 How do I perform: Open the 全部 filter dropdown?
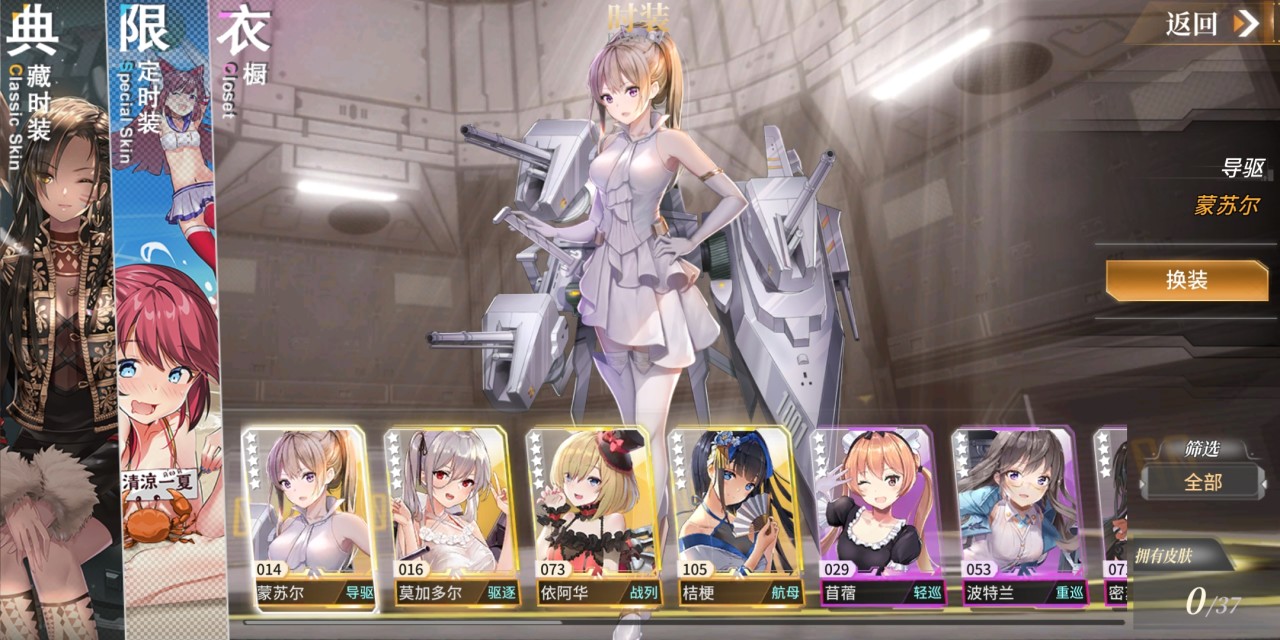[x=1202, y=482]
